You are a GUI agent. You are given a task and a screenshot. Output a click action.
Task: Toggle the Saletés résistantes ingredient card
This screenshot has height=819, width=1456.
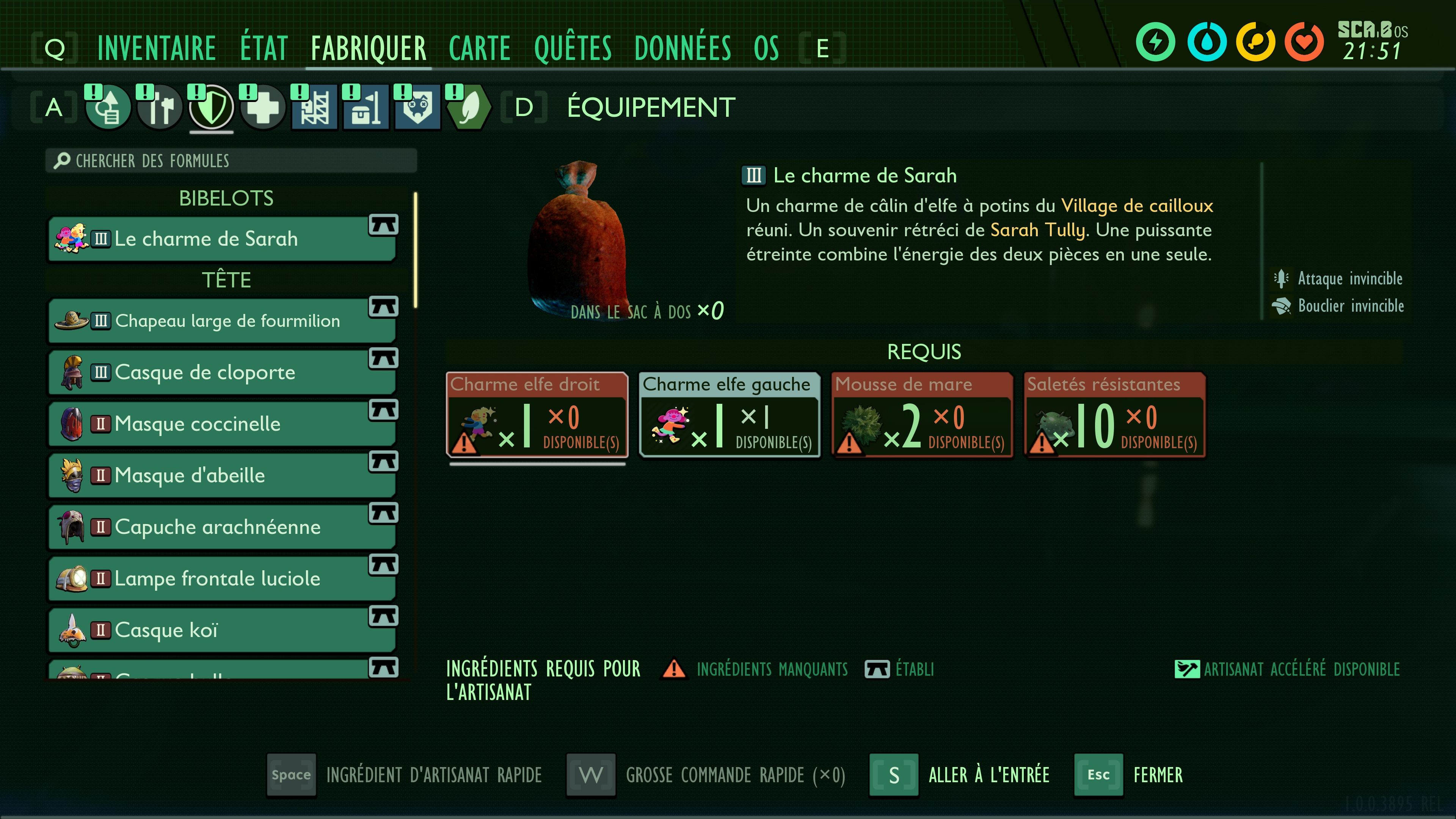point(1114,417)
